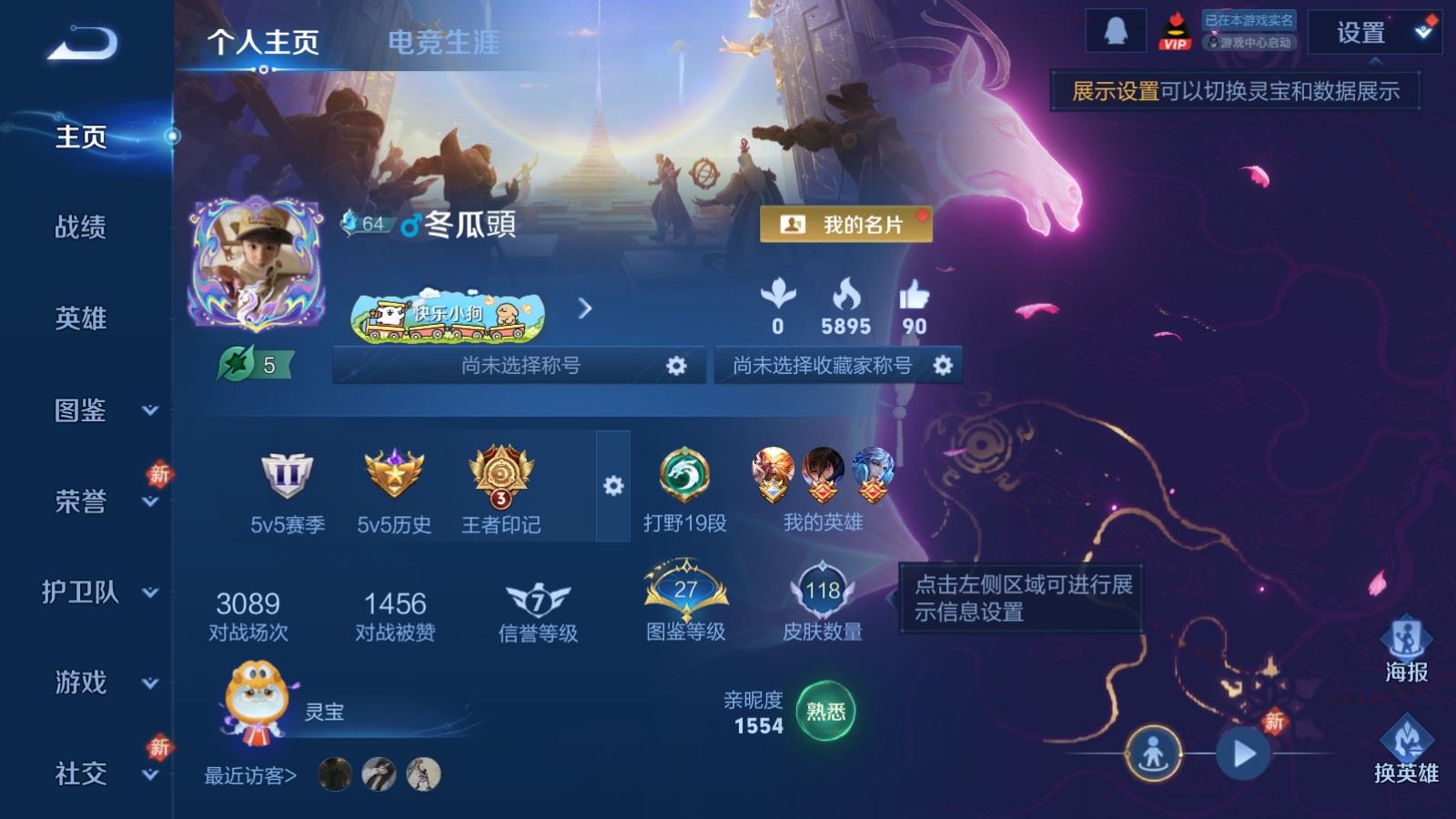Click the 尚未选择称号 title selector
This screenshot has height=819, width=1456.
pyautogui.click(x=519, y=366)
